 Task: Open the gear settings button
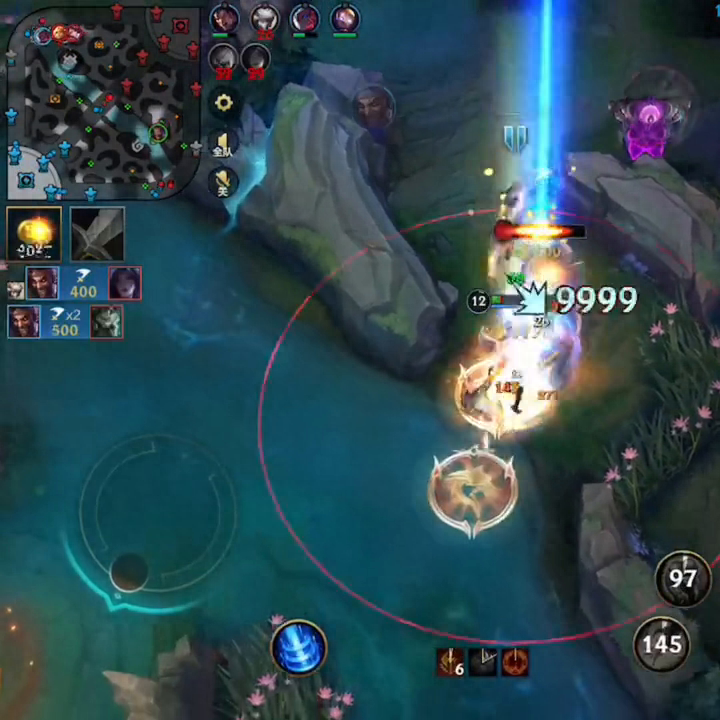224,102
